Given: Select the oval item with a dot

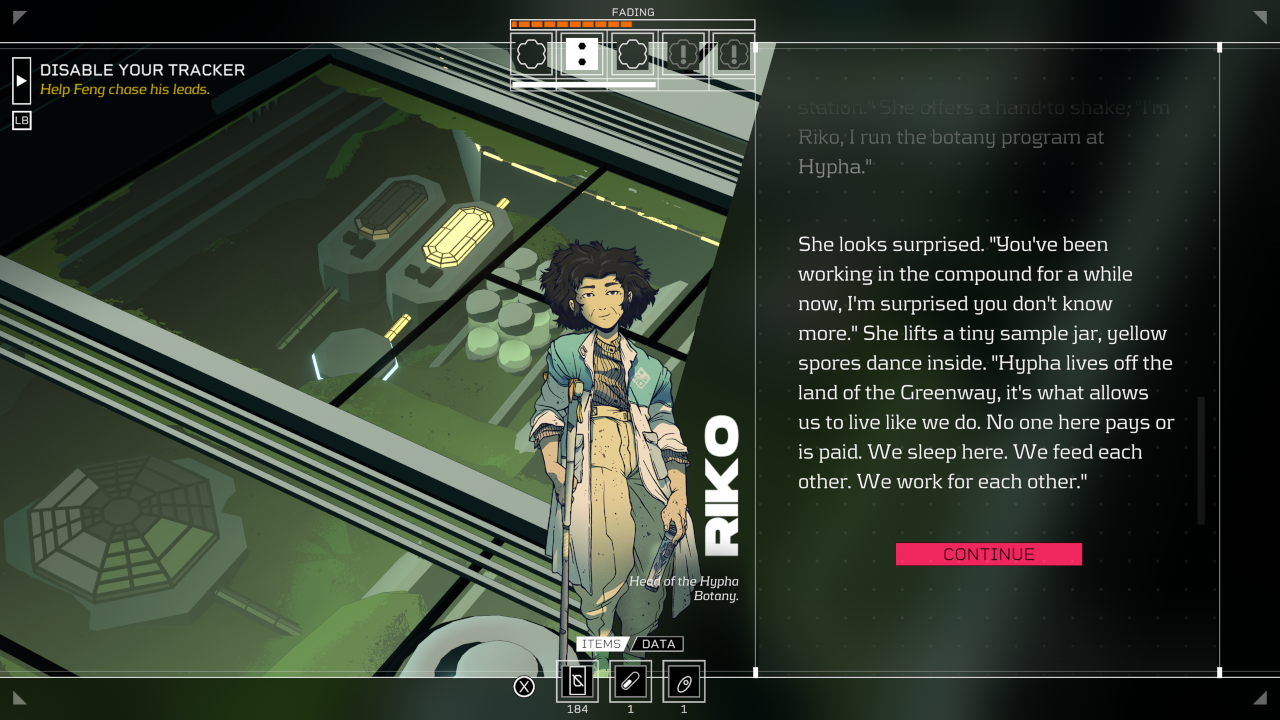Looking at the screenshot, I should 684,681.
